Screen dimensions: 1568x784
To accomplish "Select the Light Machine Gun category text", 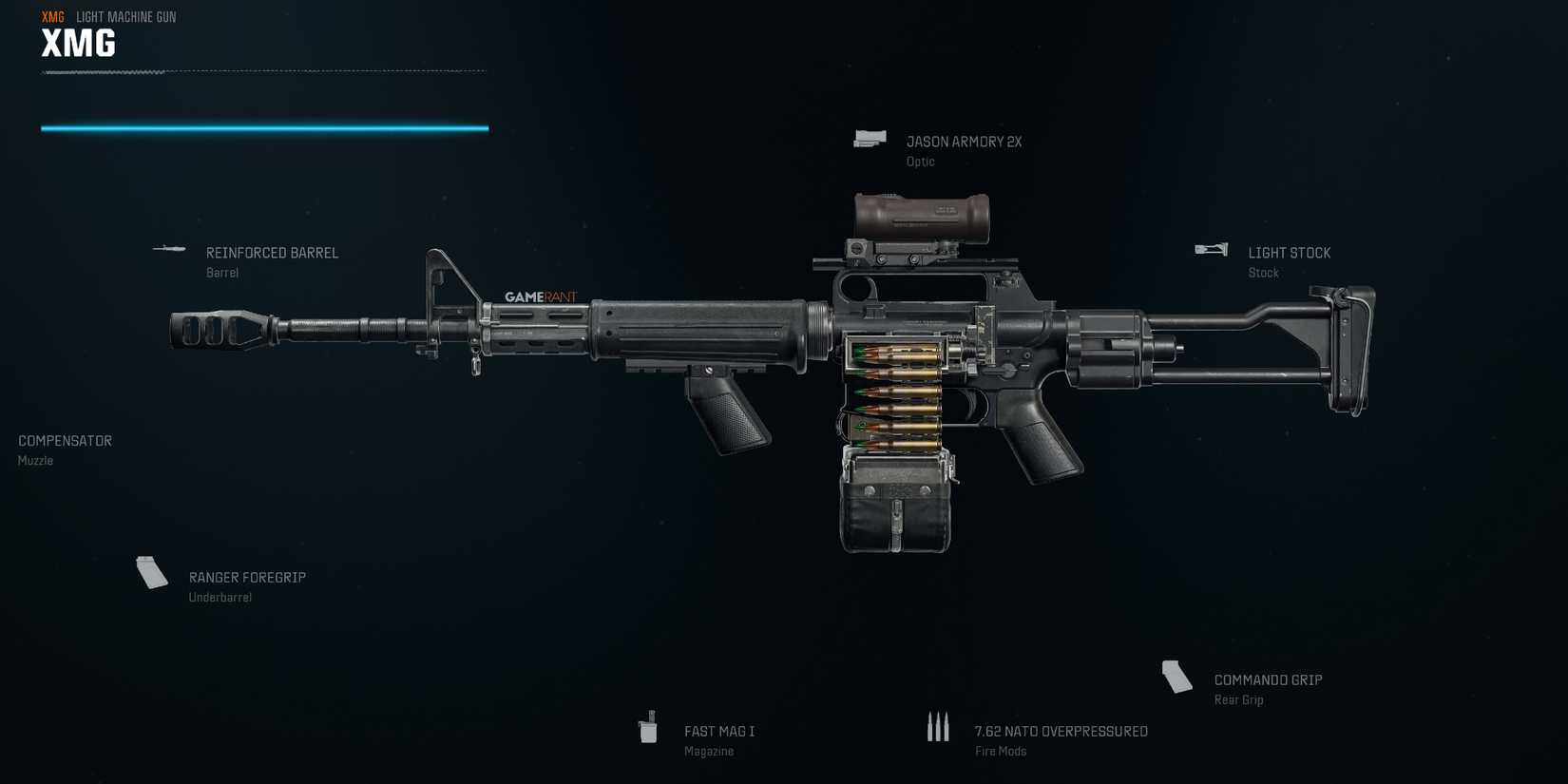I will (125, 16).
